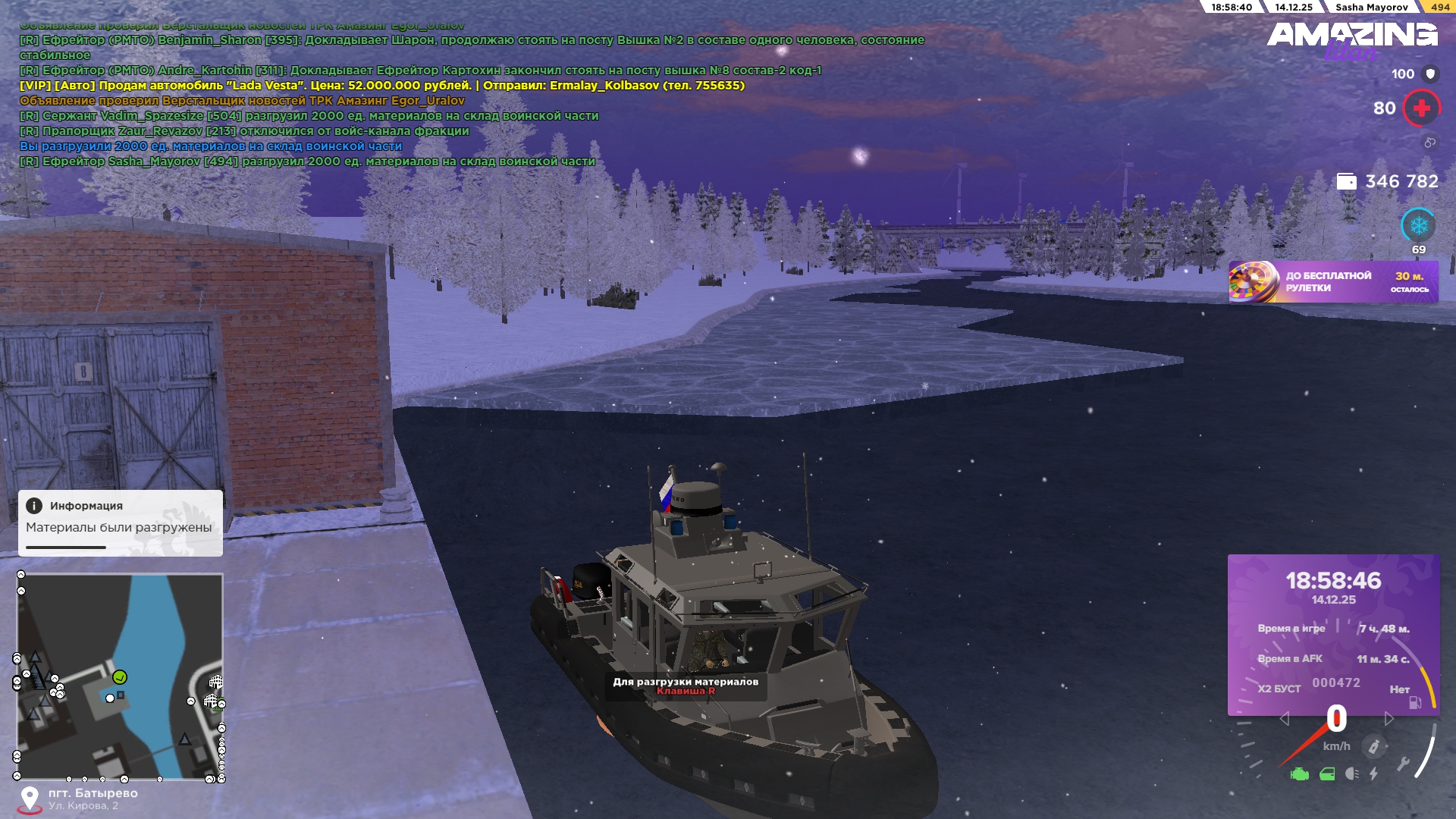
Task: Toggle the green engine indicator icon
Action: coord(1299,774)
